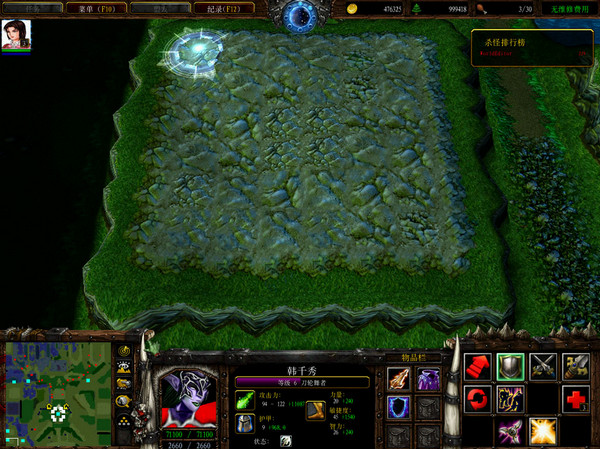Viewport: 600px width, 449px height.
Task: Select the purple robe inventory item
Action: 427,379
